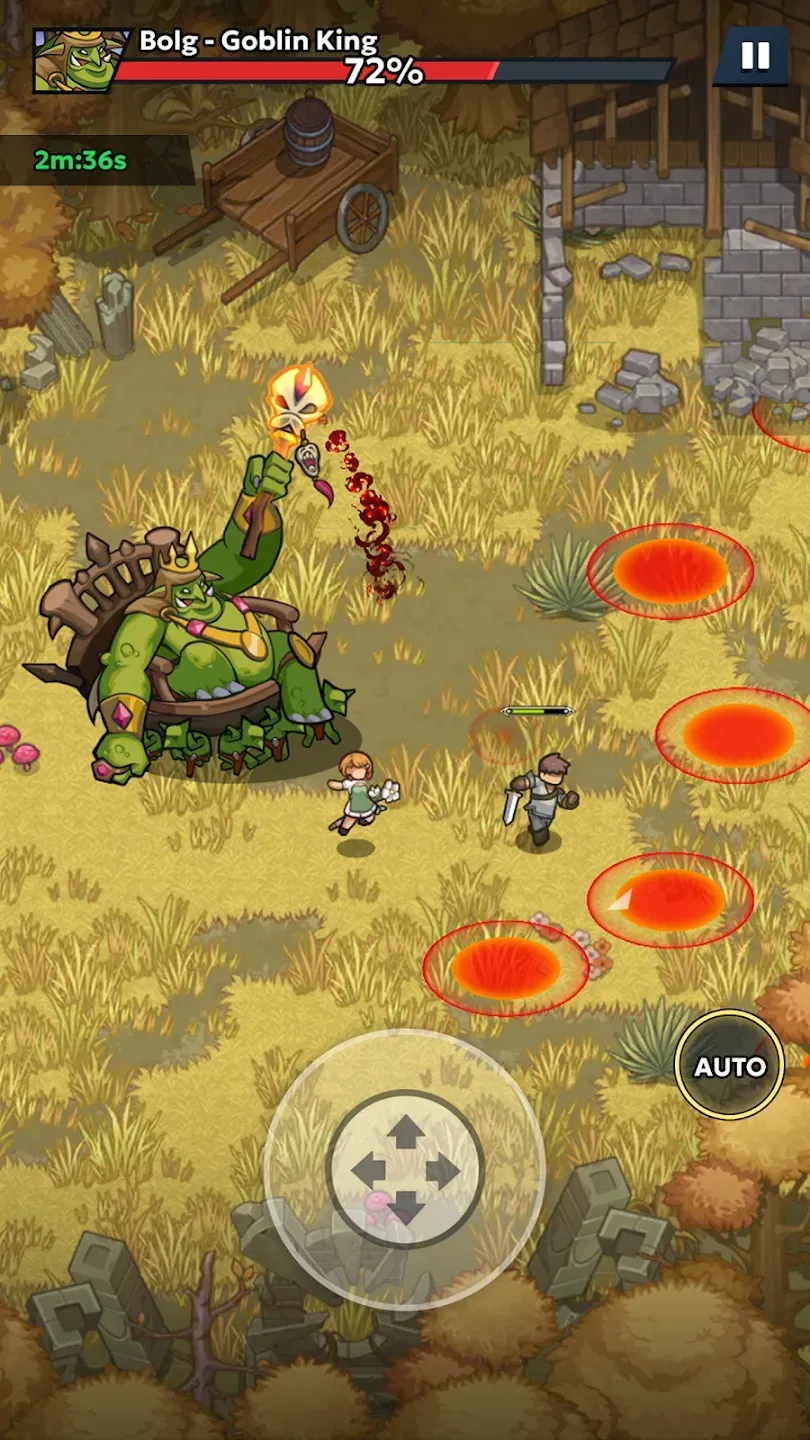Tap the virtual joystick's down arrow
The width and height of the screenshot is (810, 1440).
405,1207
